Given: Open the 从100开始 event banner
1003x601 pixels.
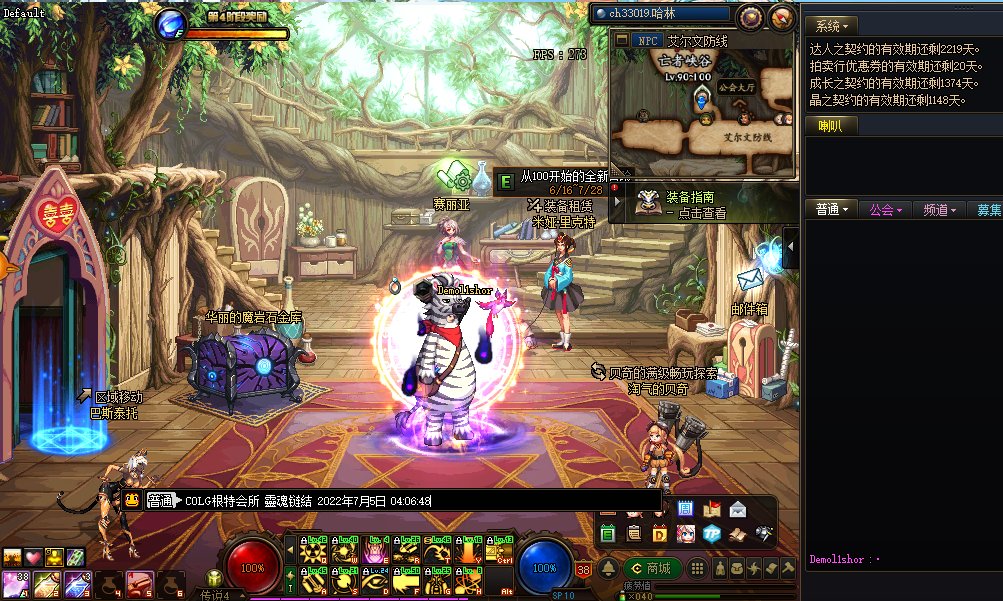Looking at the screenshot, I should 570,177.
